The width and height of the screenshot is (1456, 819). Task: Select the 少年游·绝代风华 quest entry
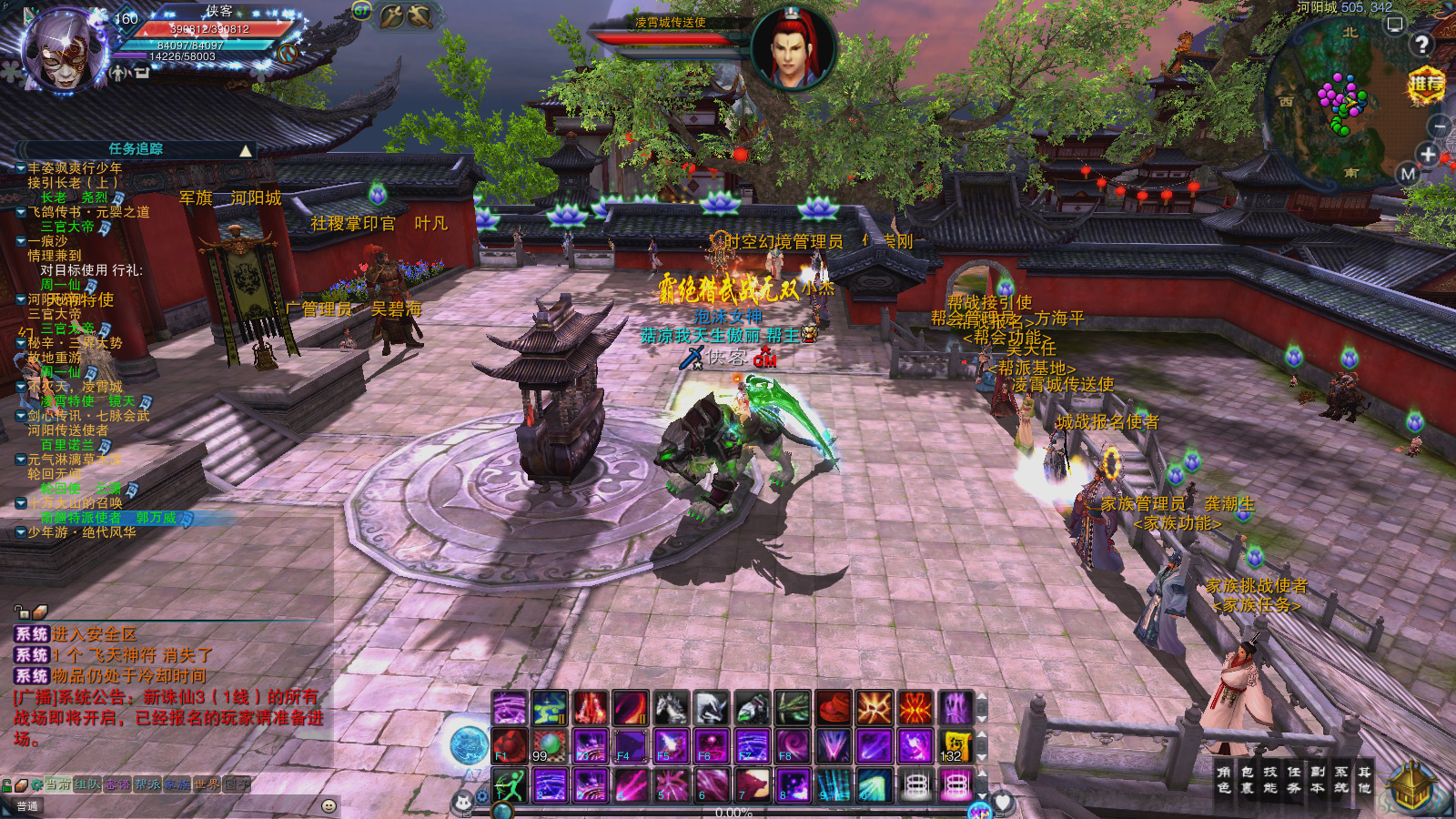click(82, 532)
